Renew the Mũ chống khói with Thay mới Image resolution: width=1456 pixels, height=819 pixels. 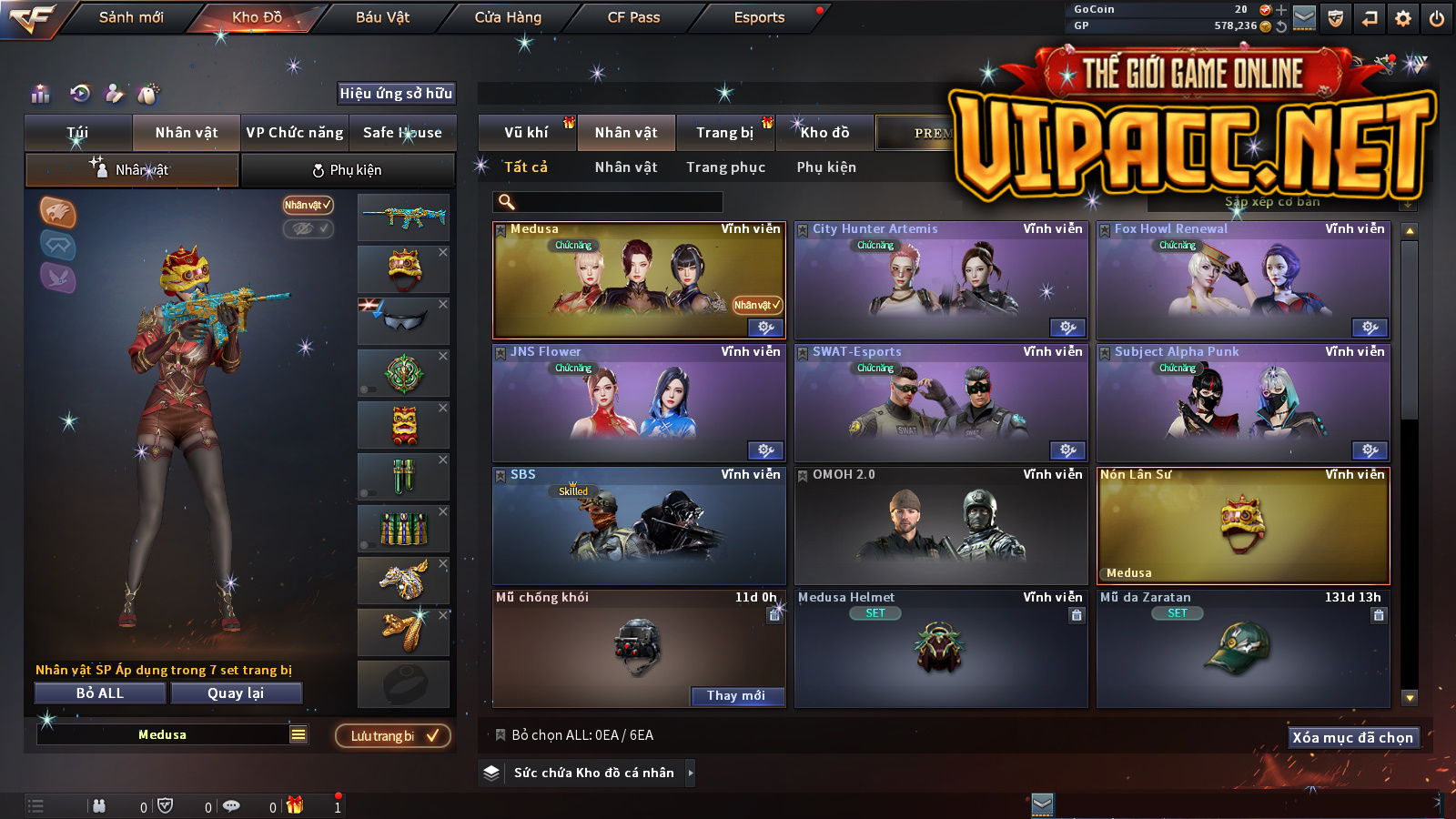735,696
